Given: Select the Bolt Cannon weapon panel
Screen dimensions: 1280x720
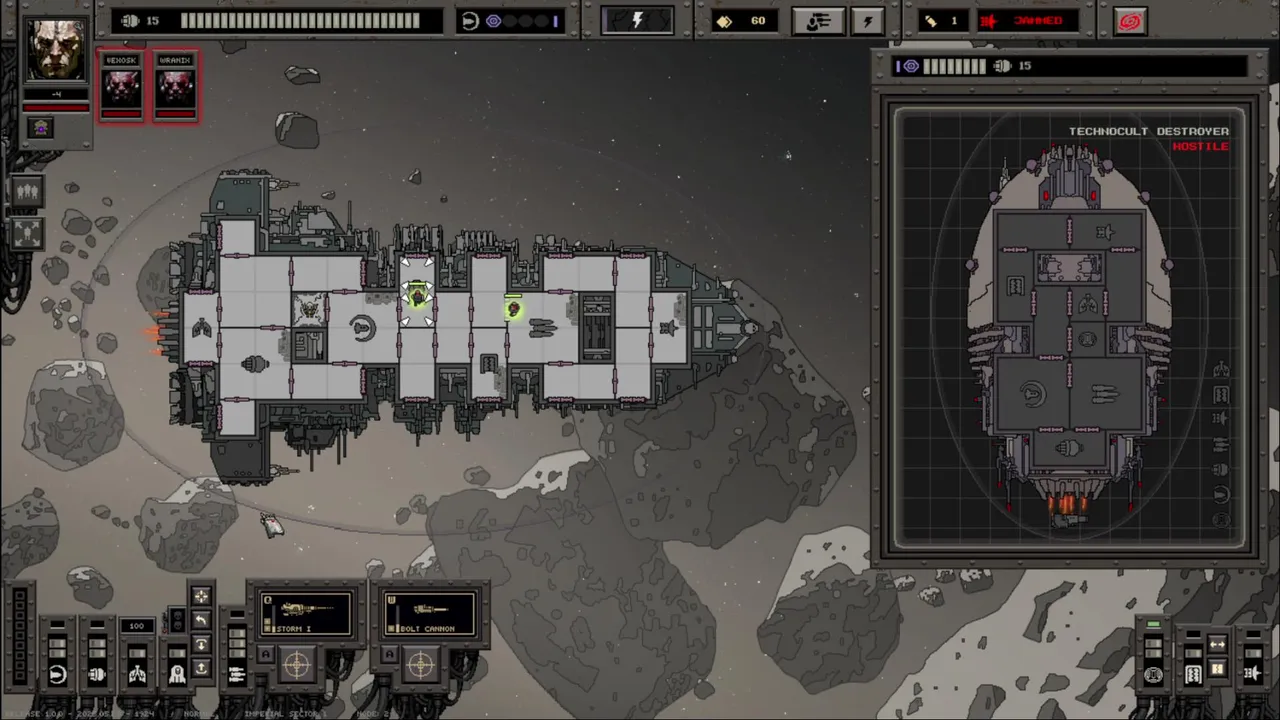Looking at the screenshot, I should click(x=428, y=613).
